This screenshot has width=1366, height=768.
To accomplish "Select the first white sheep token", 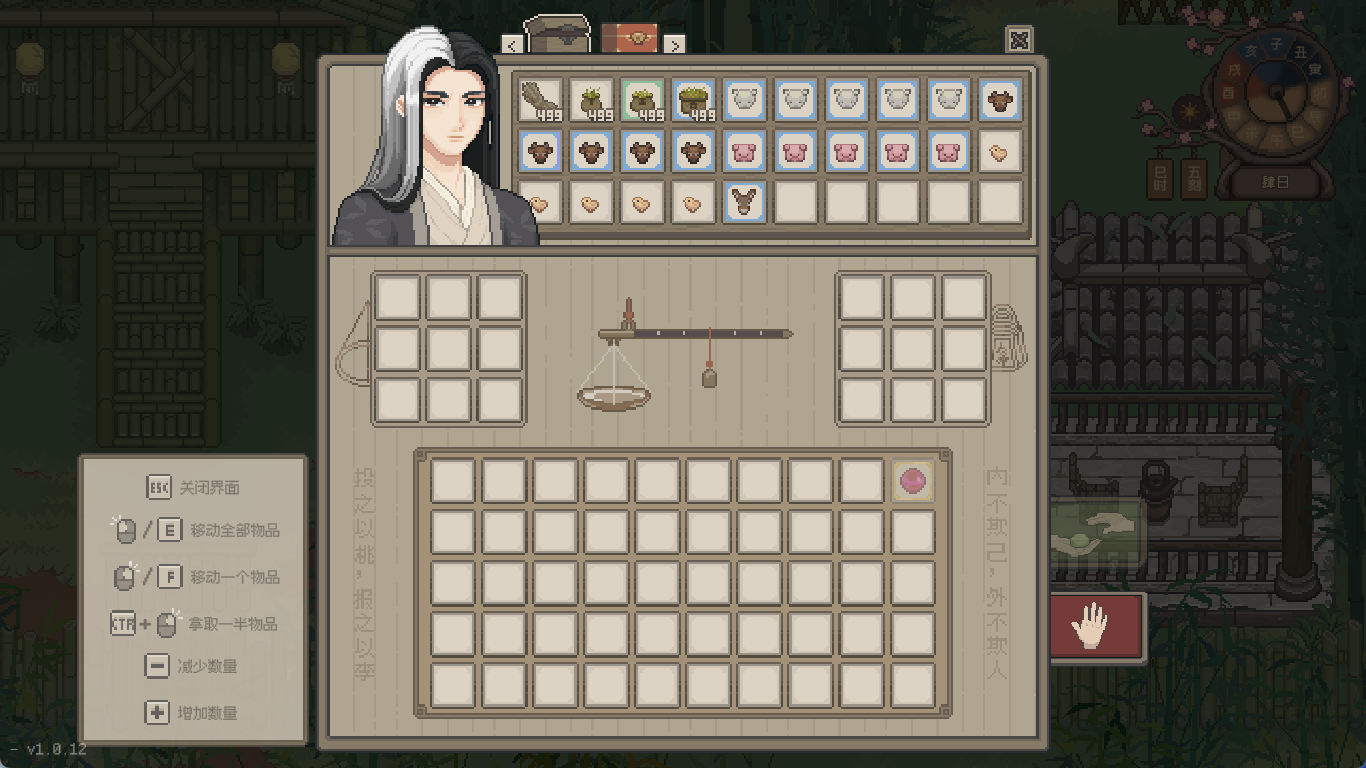I will click(744, 100).
